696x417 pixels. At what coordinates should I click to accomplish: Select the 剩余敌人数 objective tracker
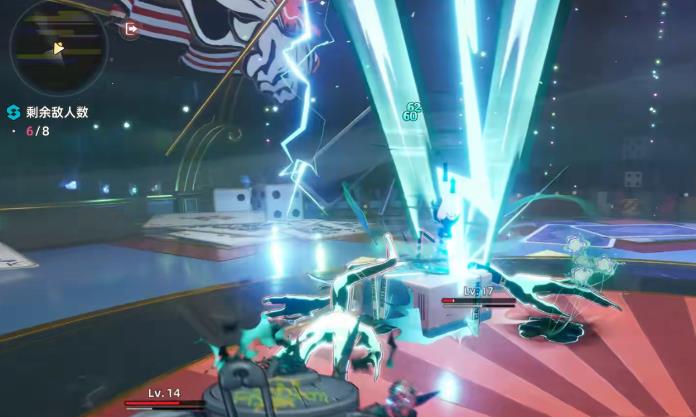point(48,112)
